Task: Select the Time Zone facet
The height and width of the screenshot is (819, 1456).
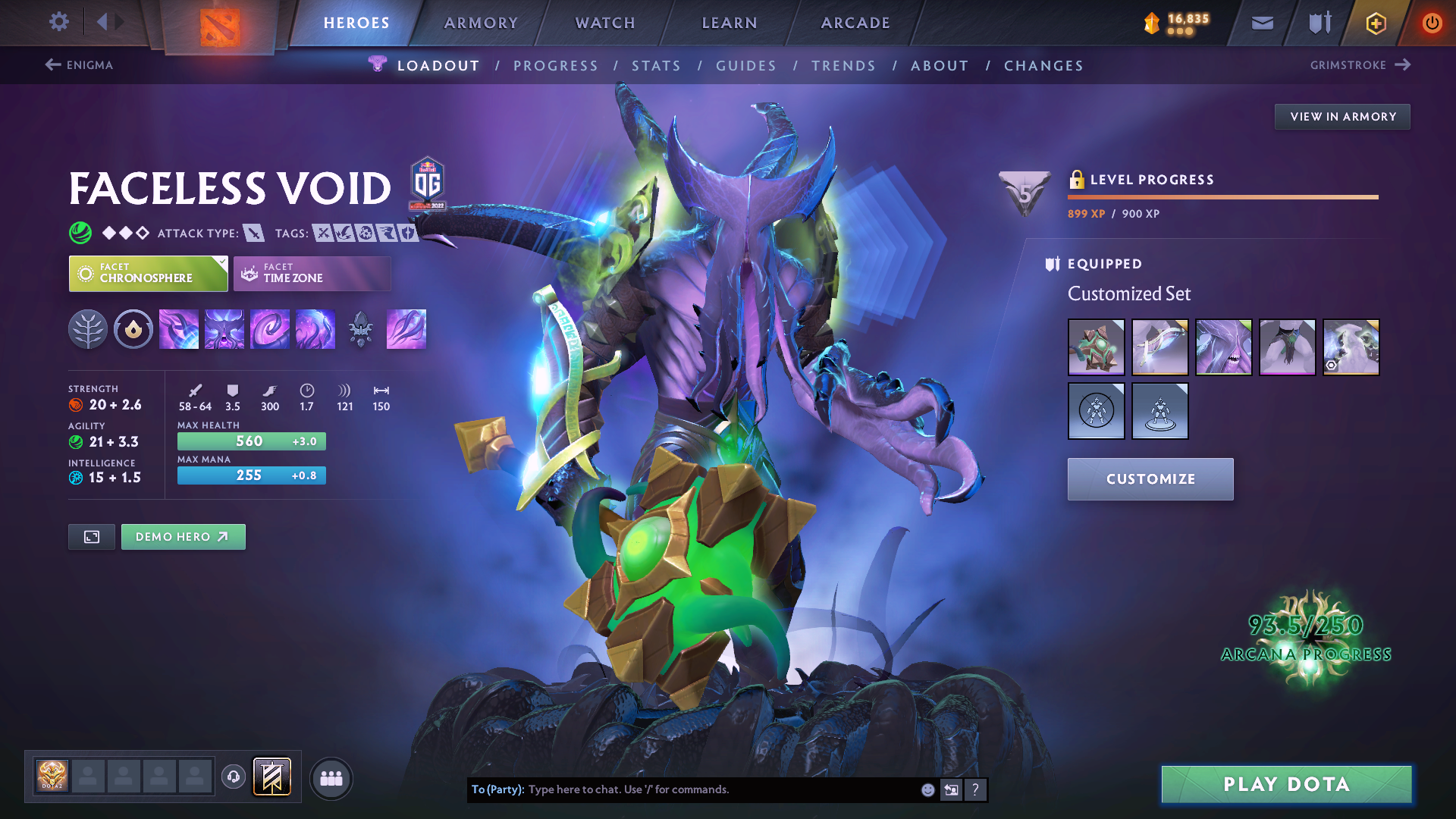Action: click(x=312, y=273)
